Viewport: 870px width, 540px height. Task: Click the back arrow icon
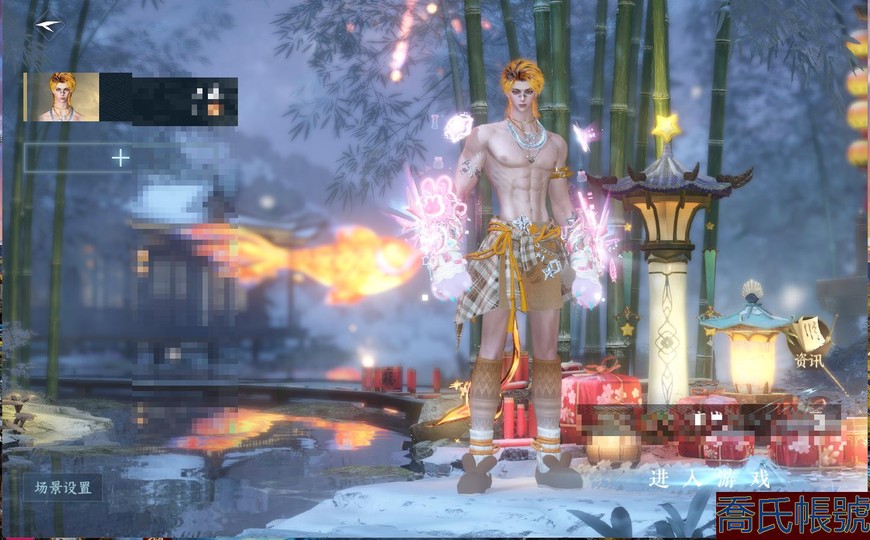click(x=47, y=24)
